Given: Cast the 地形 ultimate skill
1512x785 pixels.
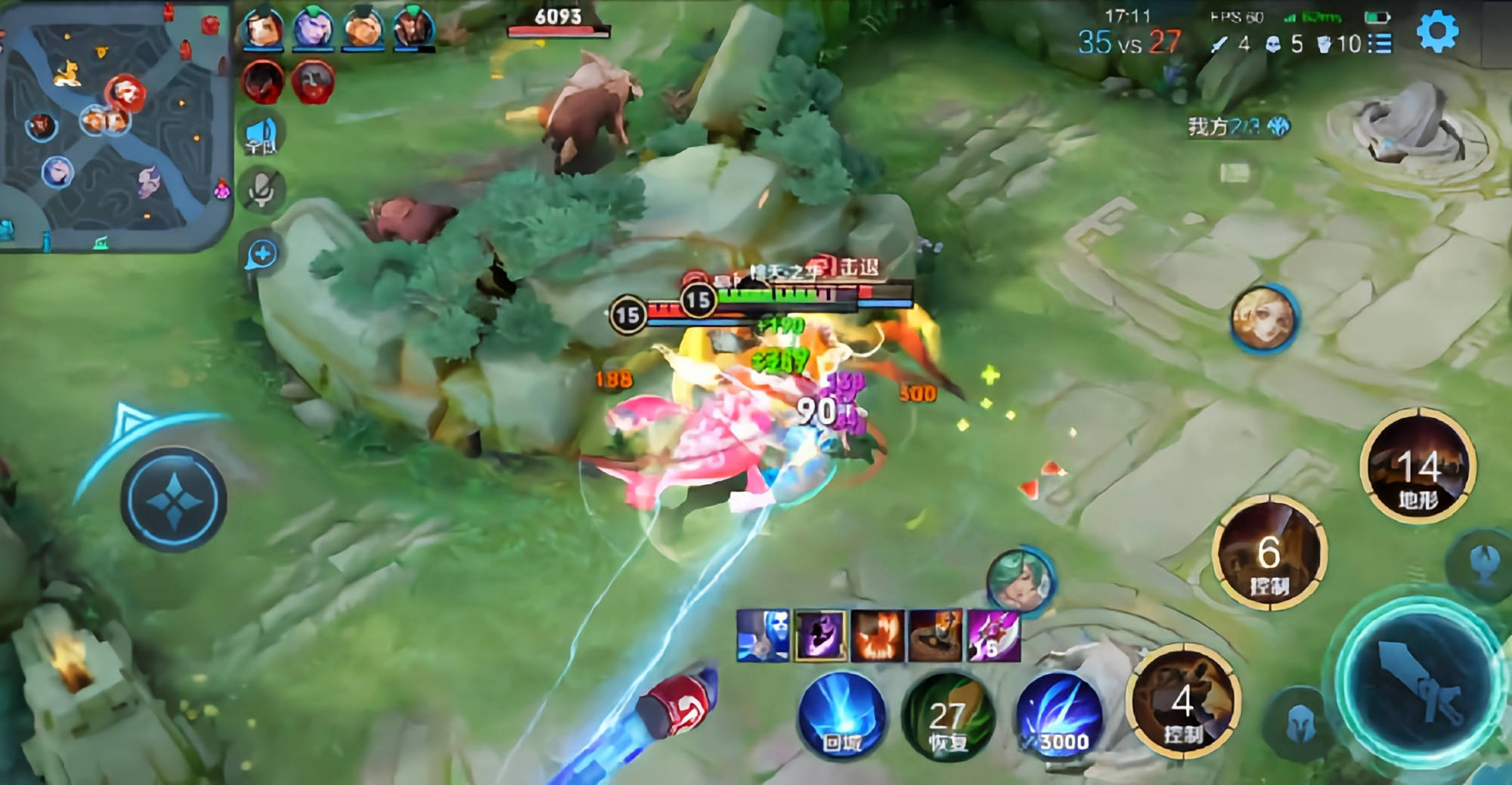Looking at the screenshot, I should click(x=1417, y=466).
